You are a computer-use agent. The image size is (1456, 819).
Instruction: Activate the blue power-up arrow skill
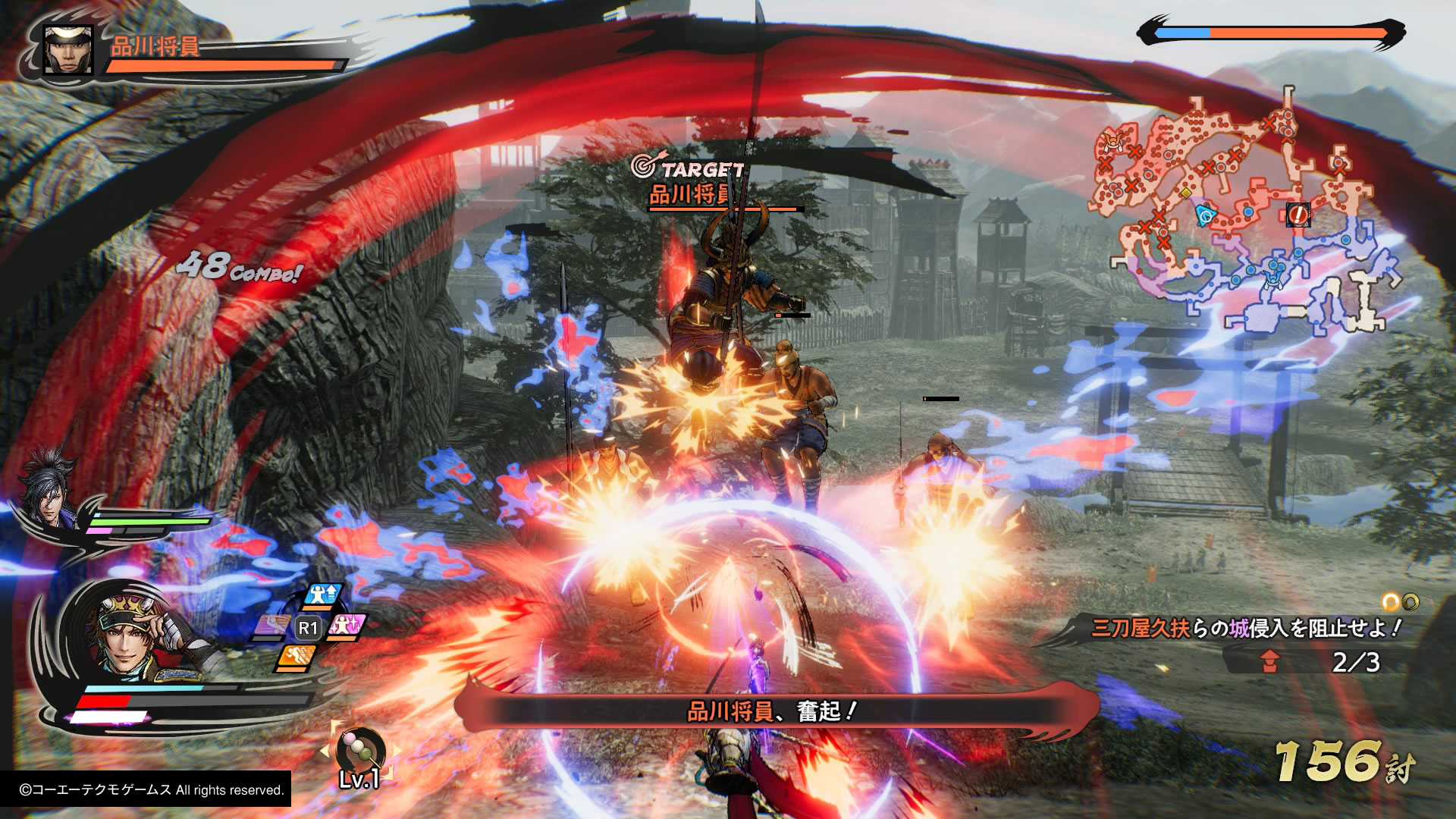point(322,595)
